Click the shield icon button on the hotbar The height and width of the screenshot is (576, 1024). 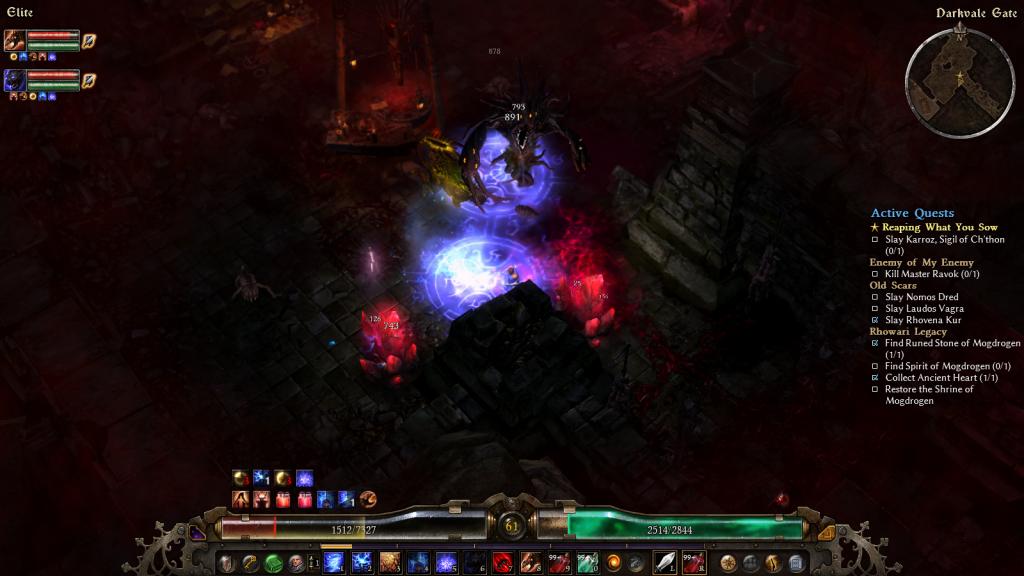tap(228, 563)
